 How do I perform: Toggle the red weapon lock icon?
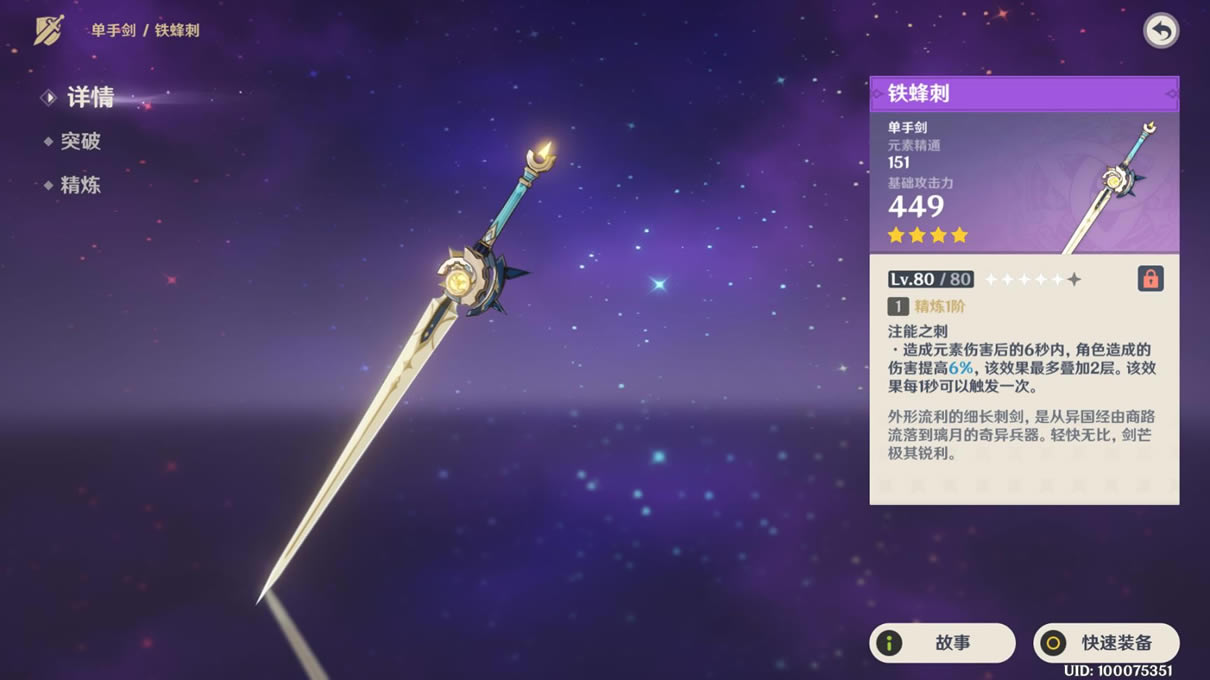[x=1150, y=279]
